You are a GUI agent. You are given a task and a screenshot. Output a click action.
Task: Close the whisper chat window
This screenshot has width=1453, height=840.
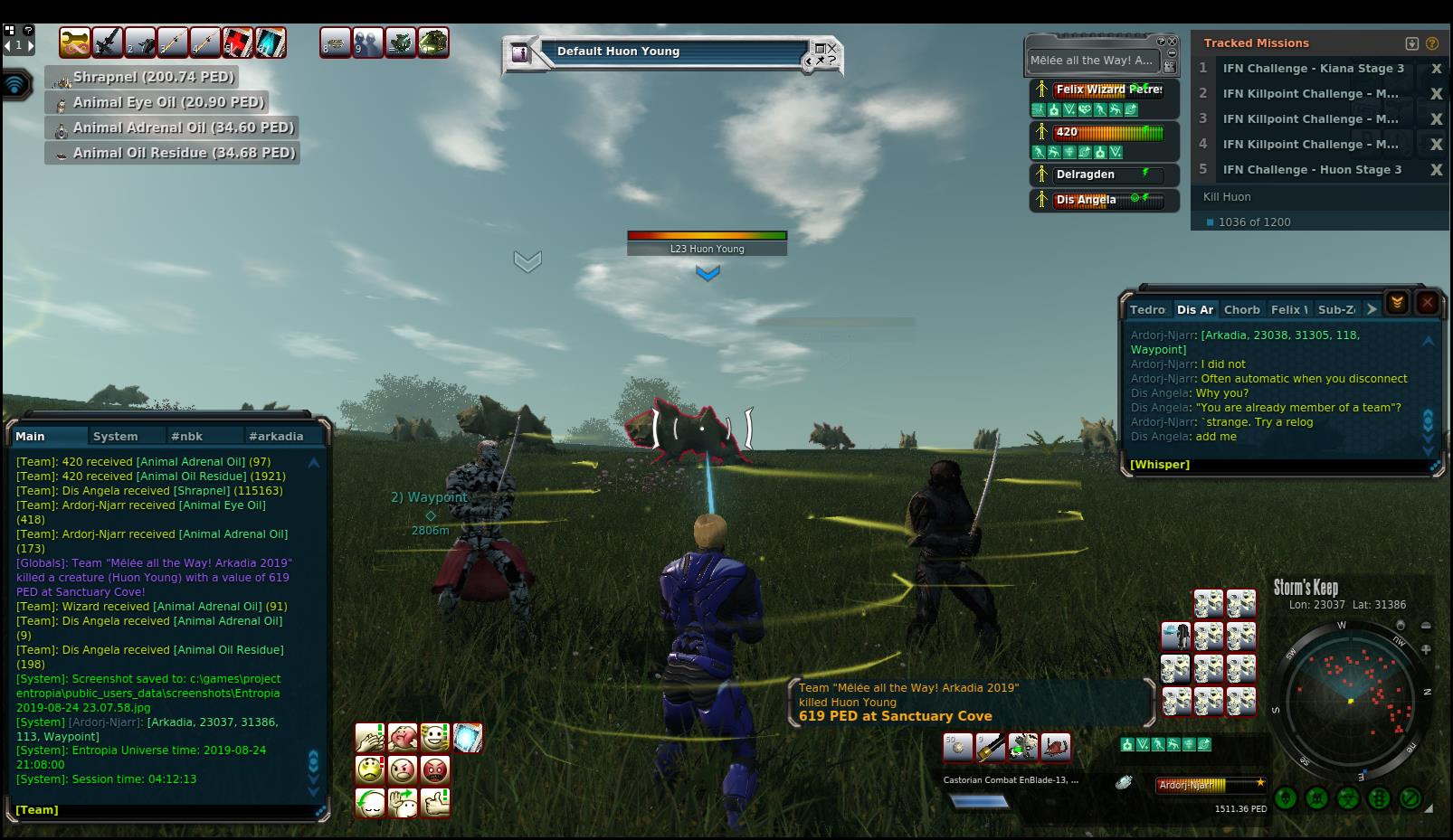[1427, 303]
